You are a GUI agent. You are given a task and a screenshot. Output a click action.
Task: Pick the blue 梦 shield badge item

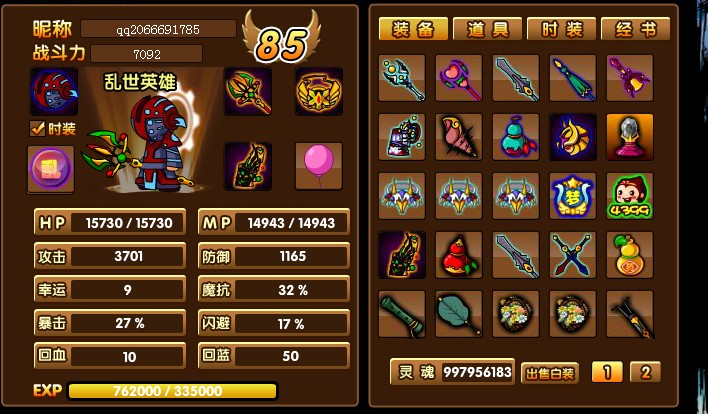tap(573, 196)
